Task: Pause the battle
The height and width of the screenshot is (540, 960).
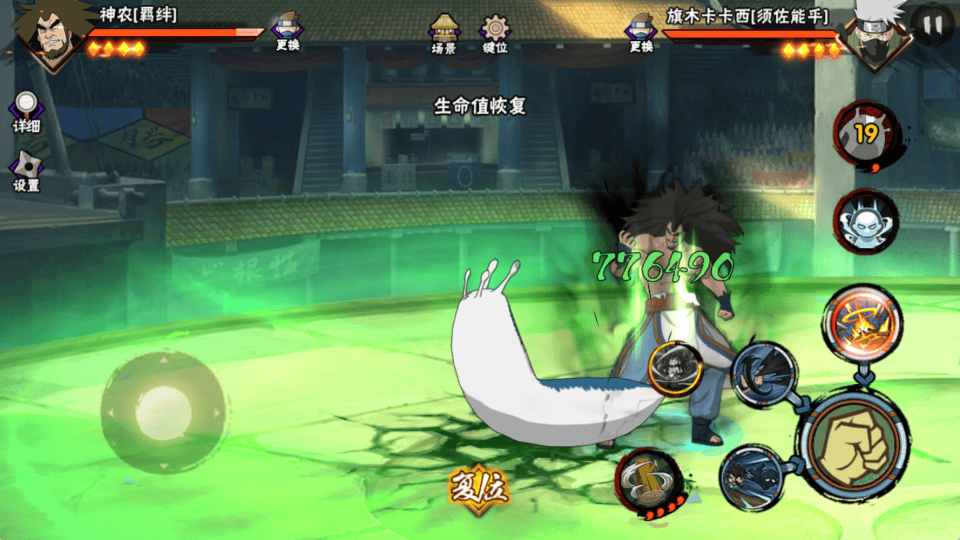Action: [932, 24]
